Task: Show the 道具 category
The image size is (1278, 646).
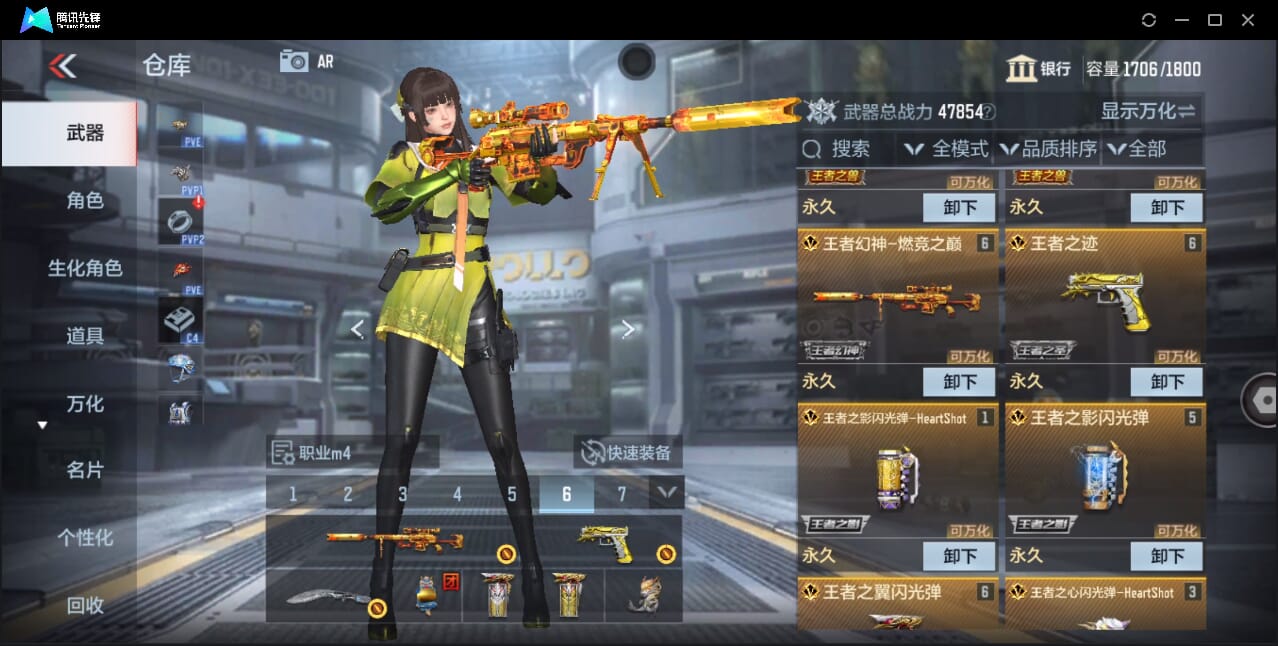Action: (85, 336)
